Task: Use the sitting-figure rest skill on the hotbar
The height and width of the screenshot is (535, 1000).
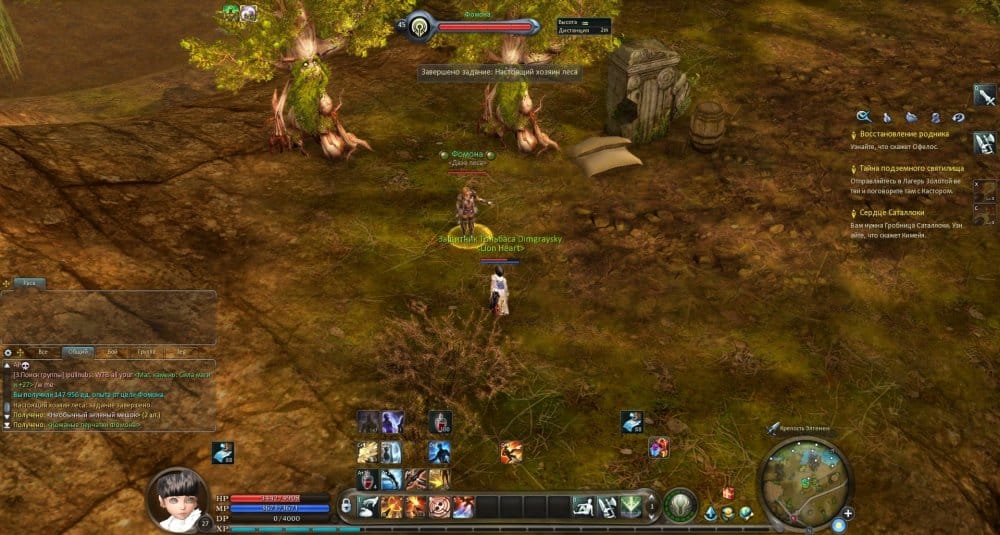Action: click(582, 506)
